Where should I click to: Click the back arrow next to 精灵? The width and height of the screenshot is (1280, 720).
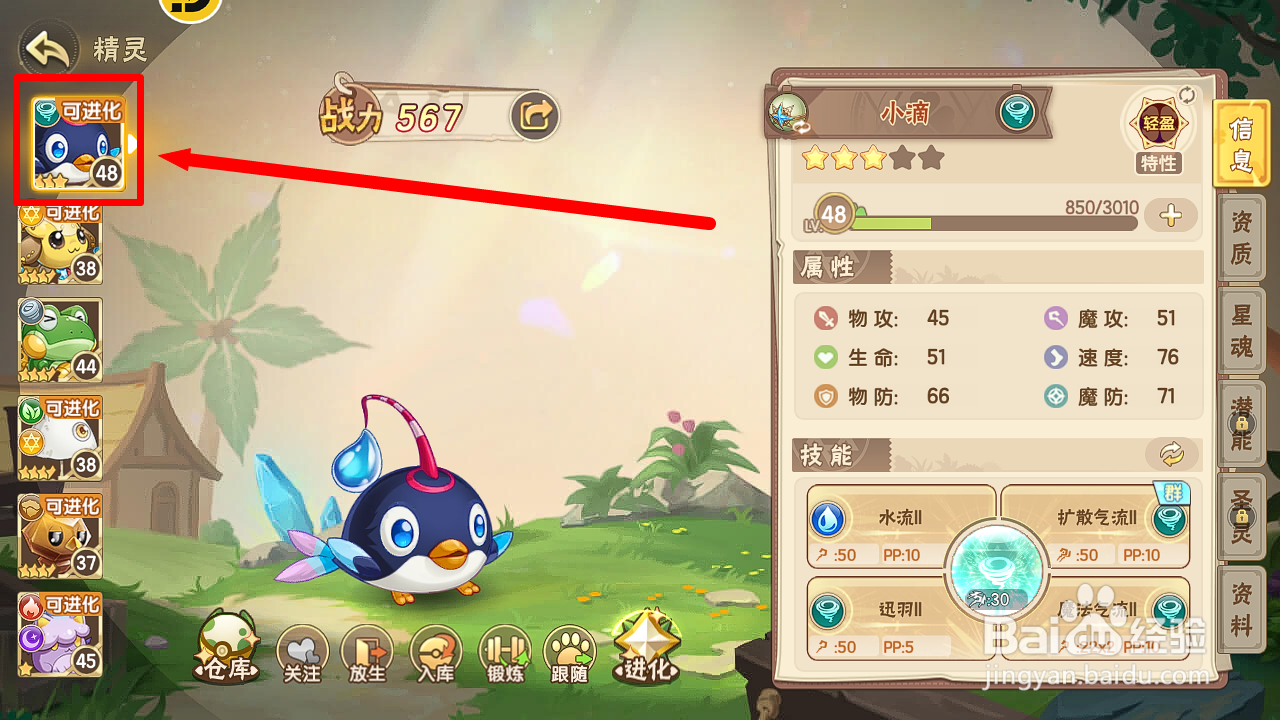point(47,47)
